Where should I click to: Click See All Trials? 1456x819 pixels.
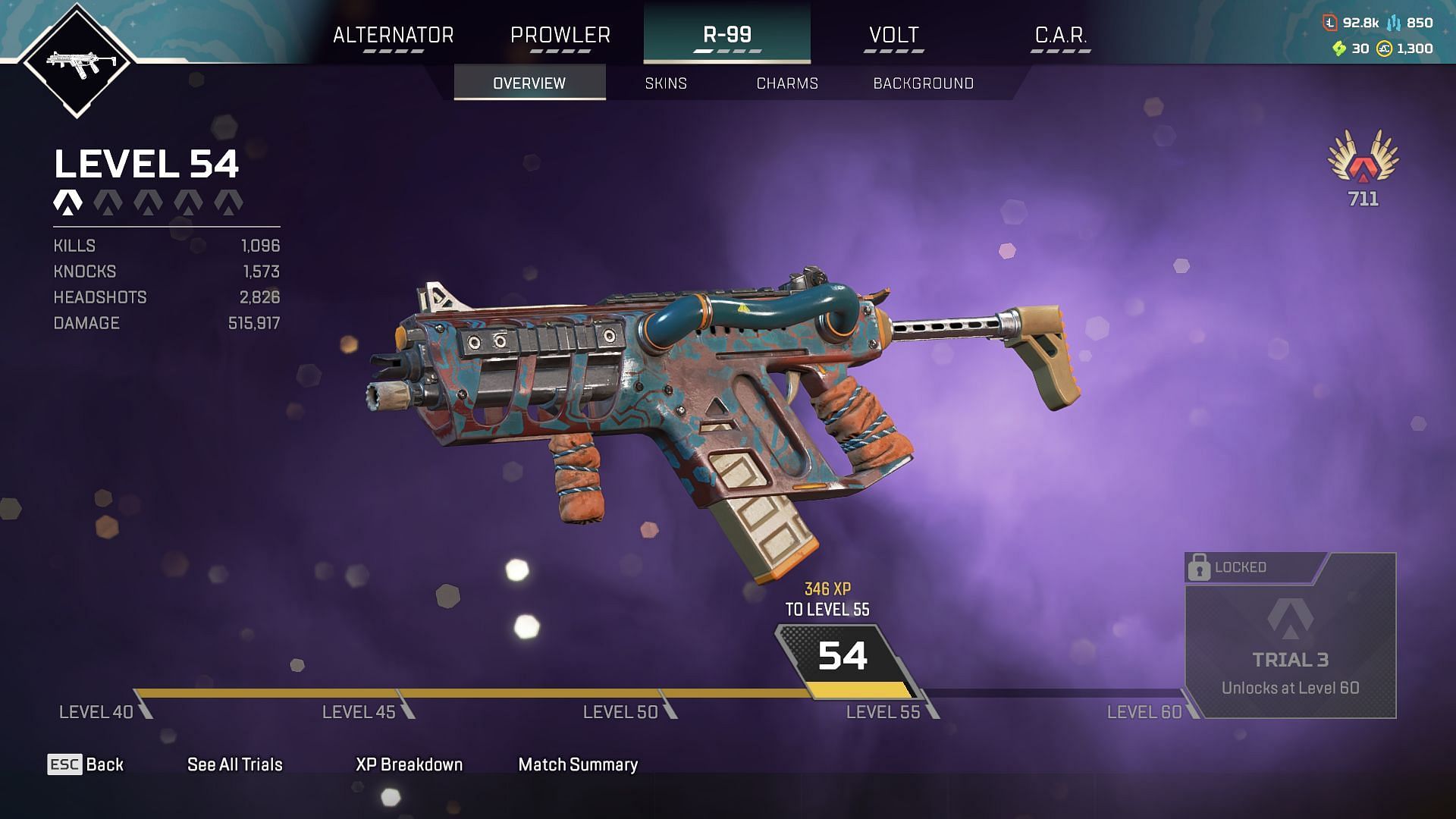(x=234, y=764)
